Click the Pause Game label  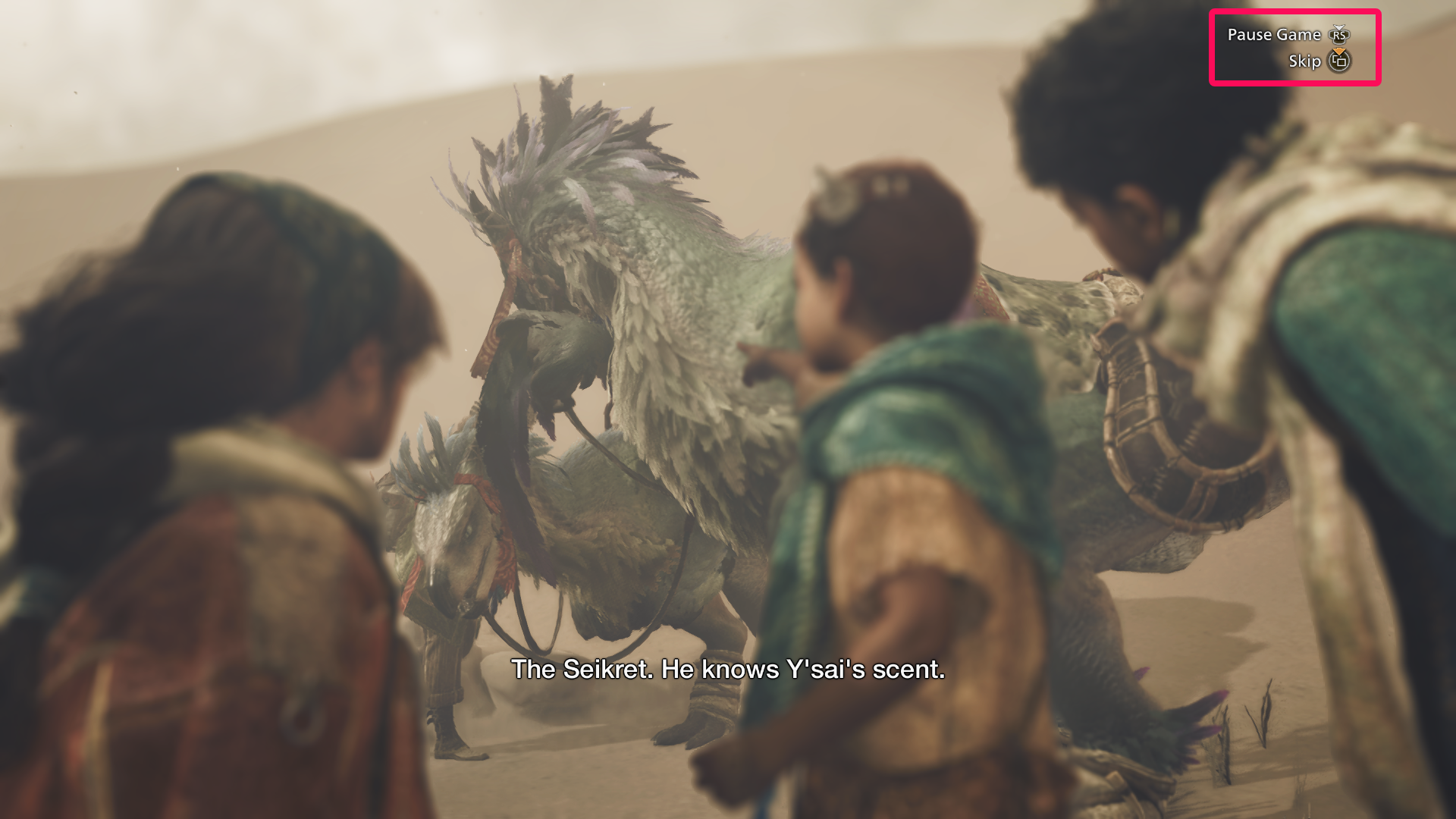(1274, 35)
